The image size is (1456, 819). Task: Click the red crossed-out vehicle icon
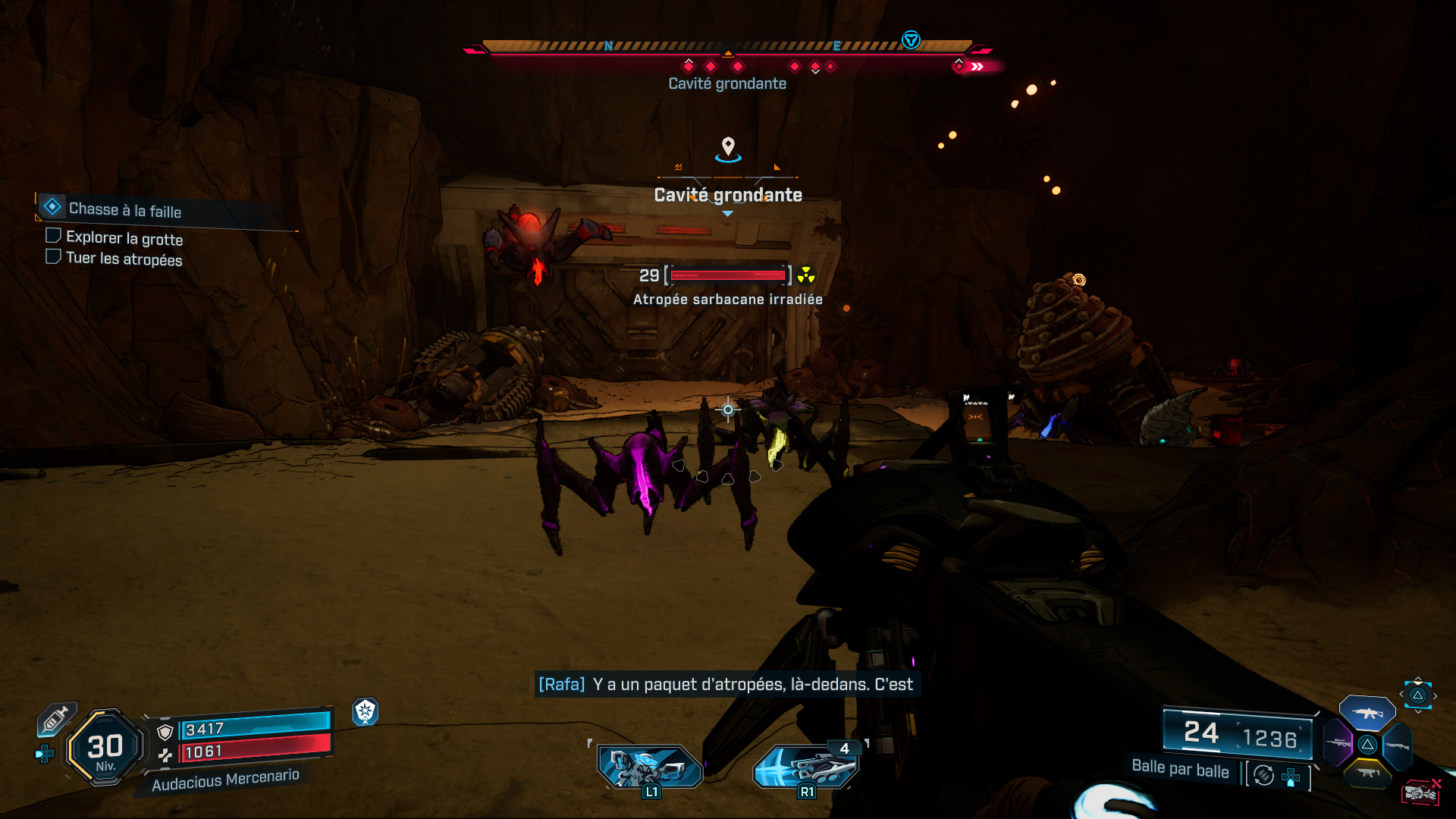click(x=1420, y=792)
